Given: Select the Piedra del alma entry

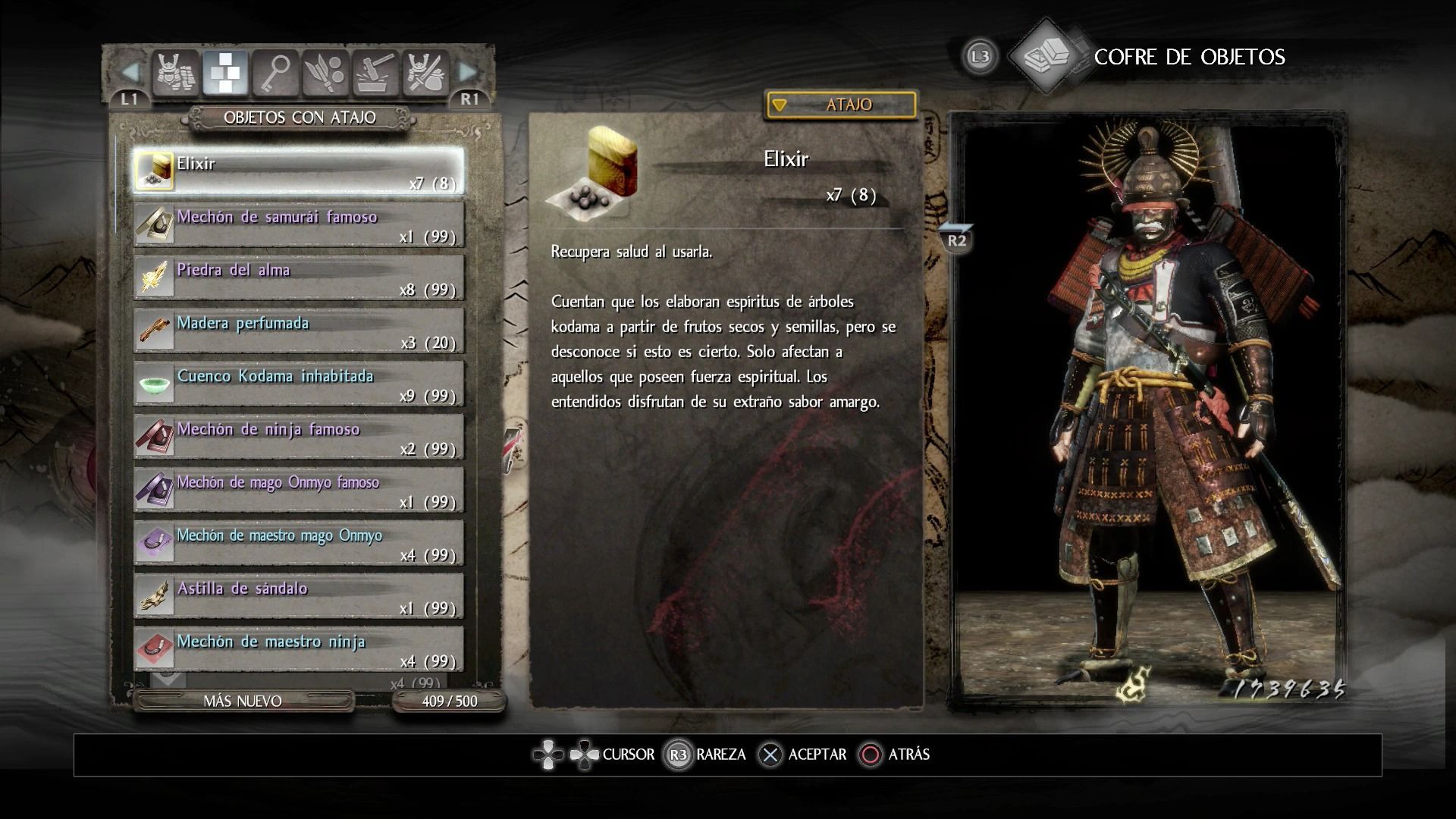Looking at the screenshot, I should (299, 278).
